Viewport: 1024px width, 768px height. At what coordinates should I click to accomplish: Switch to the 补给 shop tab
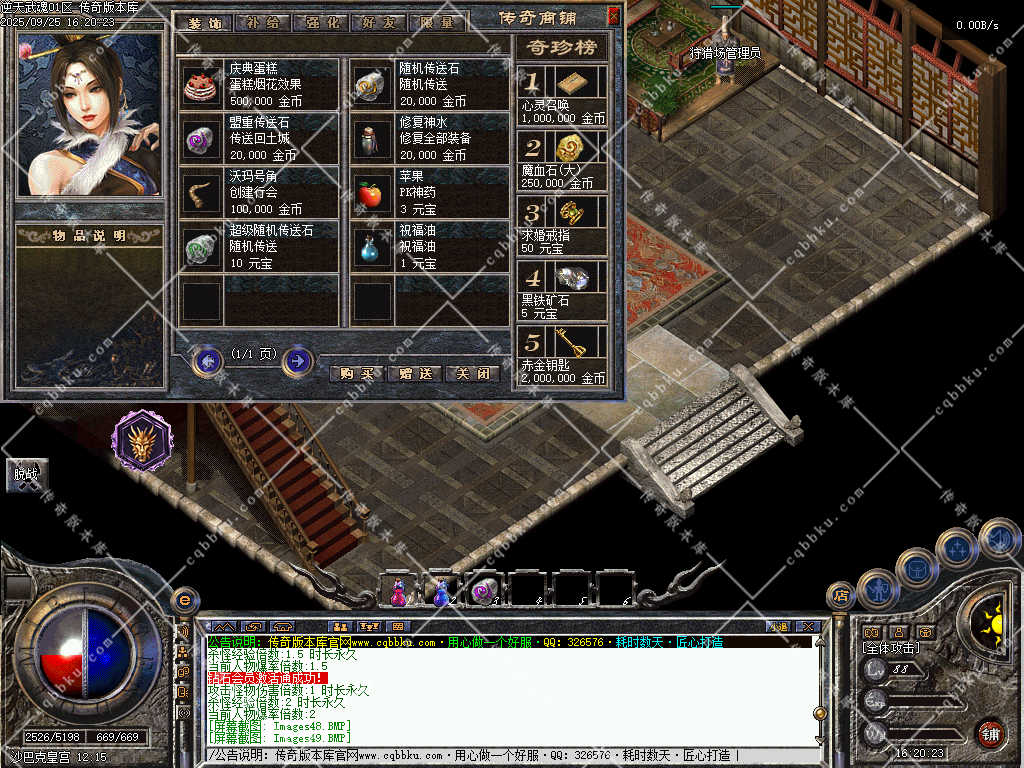click(x=263, y=22)
